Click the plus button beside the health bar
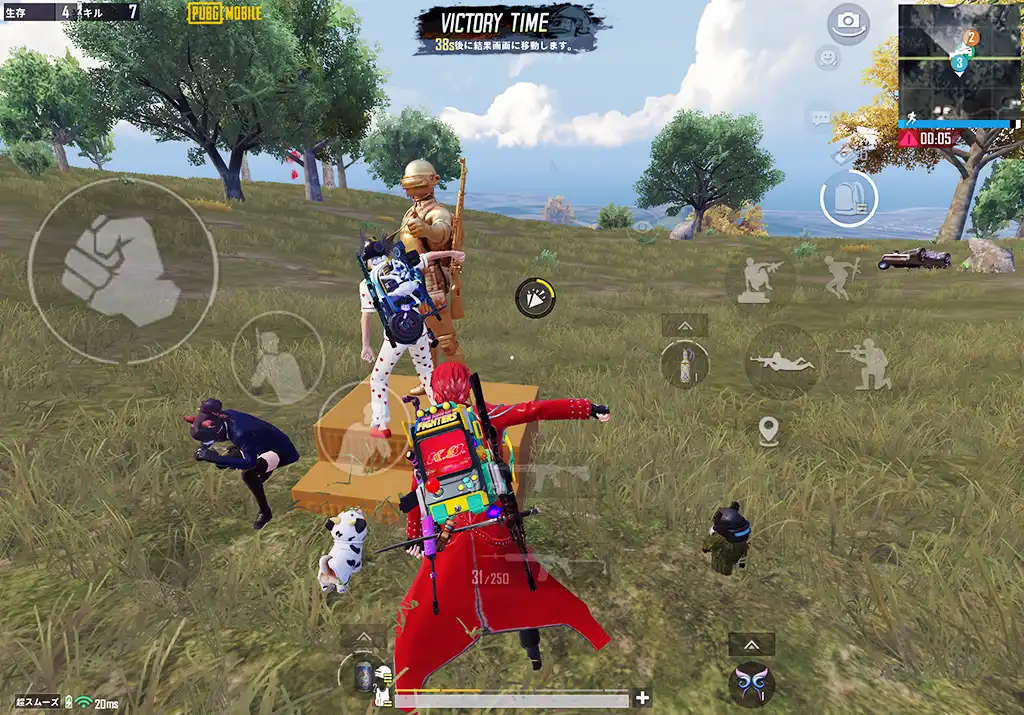The image size is (1024, 715). coord(642,698)
